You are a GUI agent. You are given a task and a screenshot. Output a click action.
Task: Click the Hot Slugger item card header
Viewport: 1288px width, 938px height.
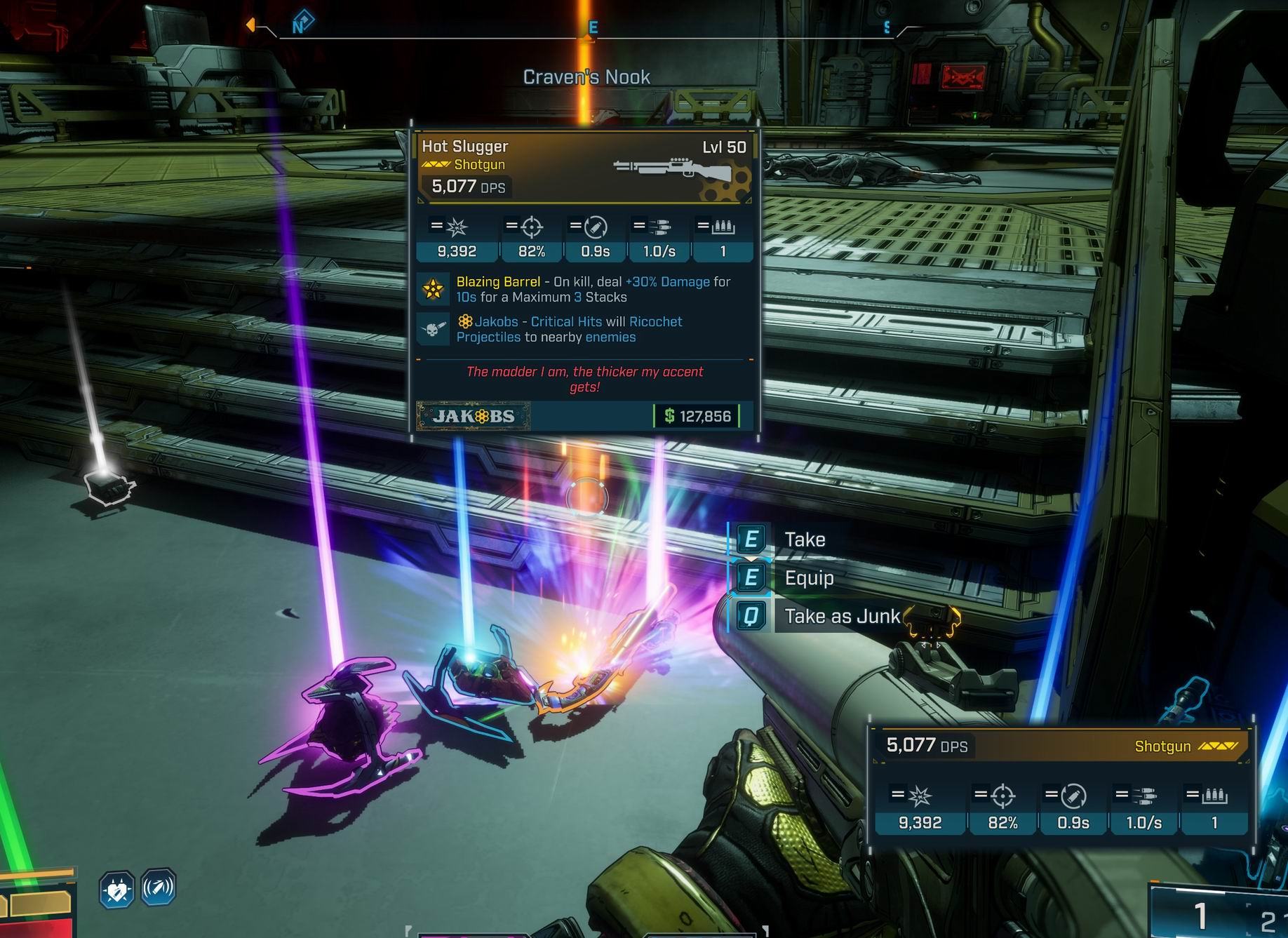point(584,166)
